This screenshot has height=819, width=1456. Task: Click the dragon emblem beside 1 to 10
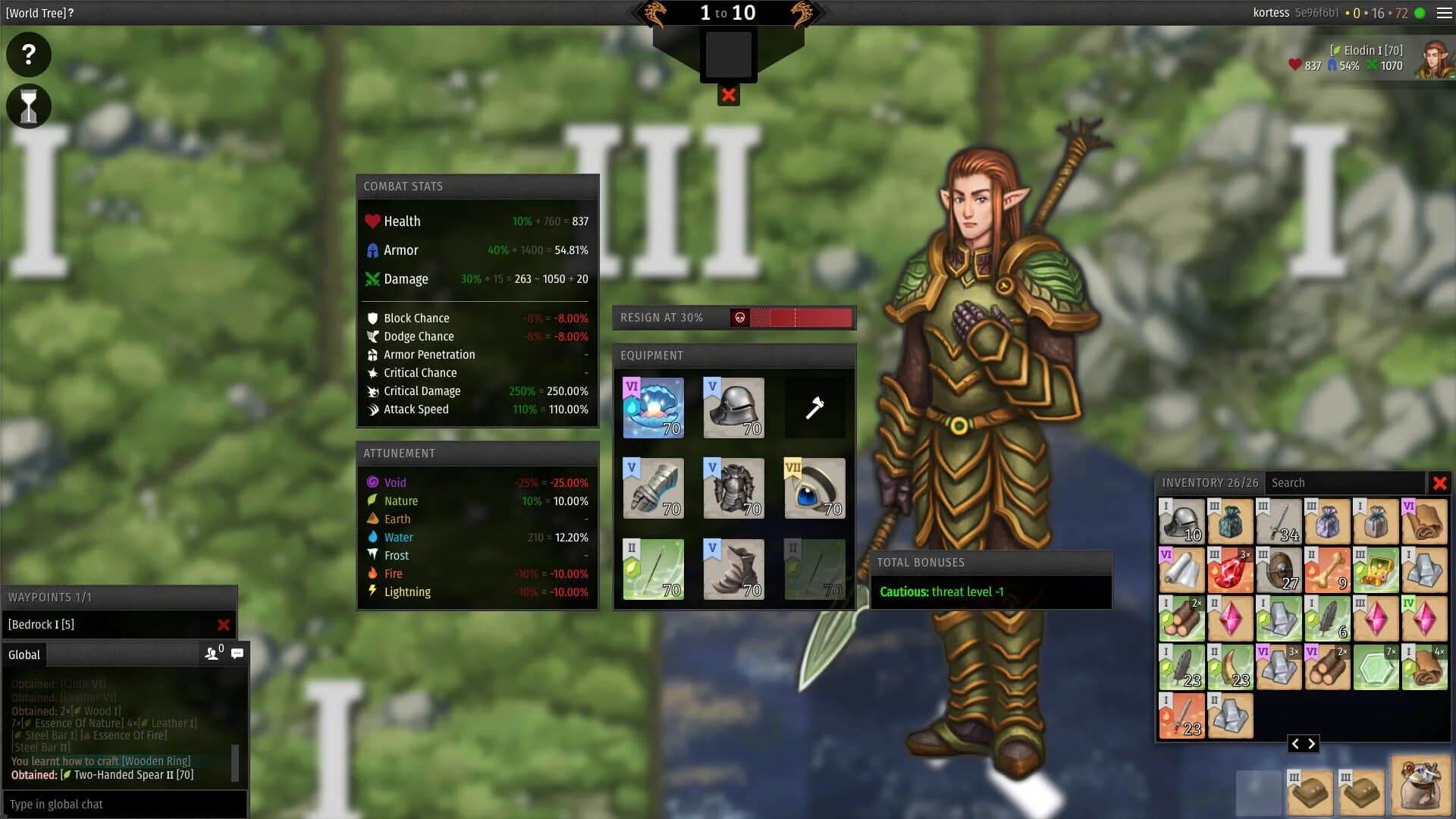tap(654, 12)
